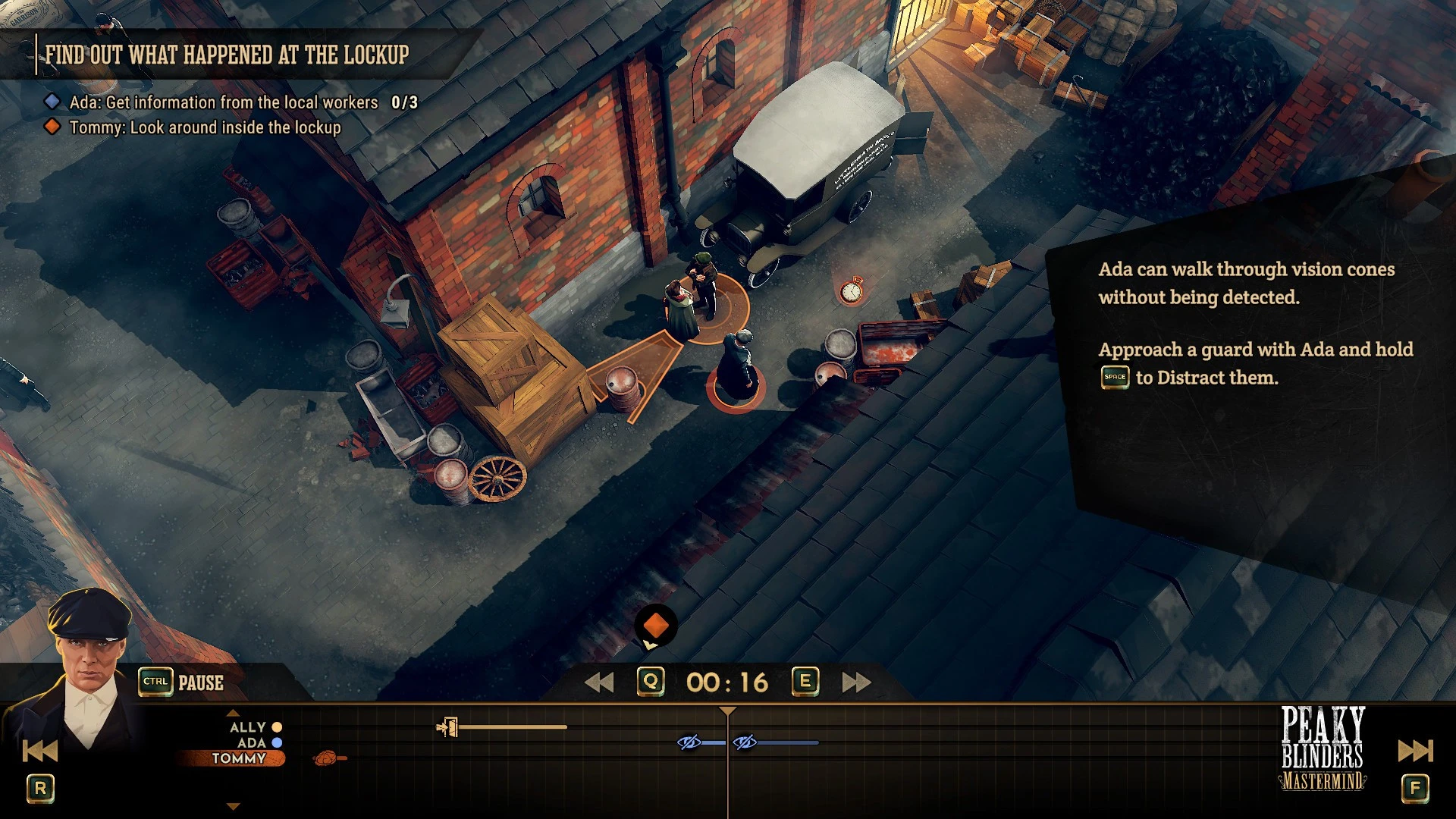Image resolution: width=1456 pixels, height=819 pixels.
Task: Skip to the timeline end
Action: click(x=1415, y=751)
